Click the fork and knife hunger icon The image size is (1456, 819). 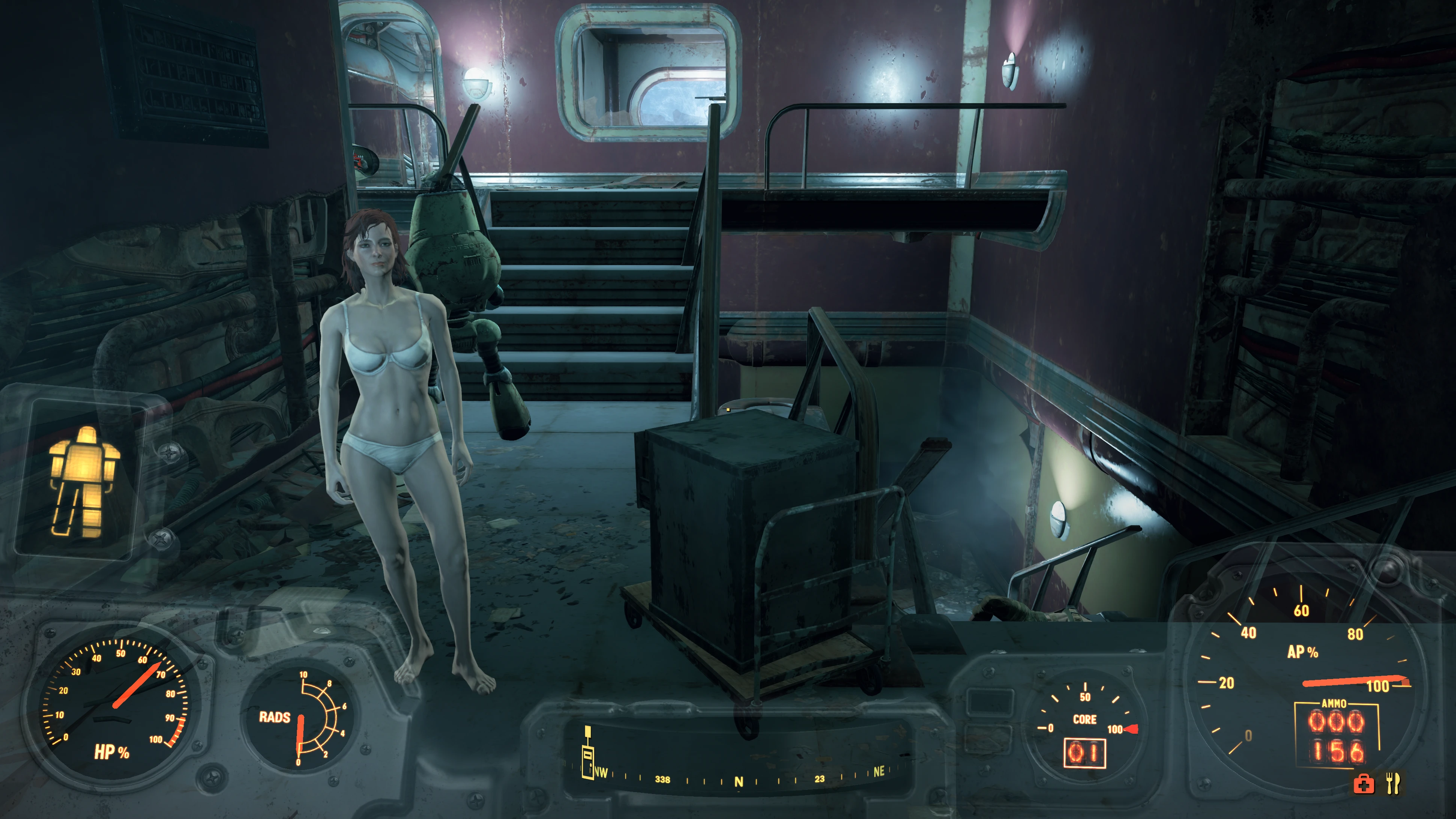coord(1393,783)
